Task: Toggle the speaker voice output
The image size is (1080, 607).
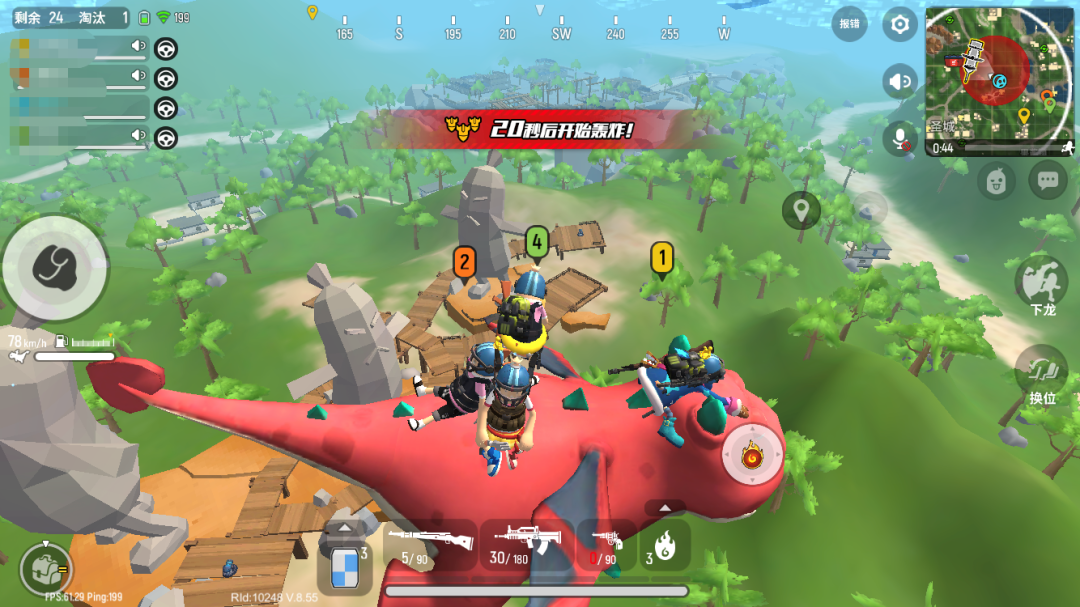Action: (x=901, y=81)
